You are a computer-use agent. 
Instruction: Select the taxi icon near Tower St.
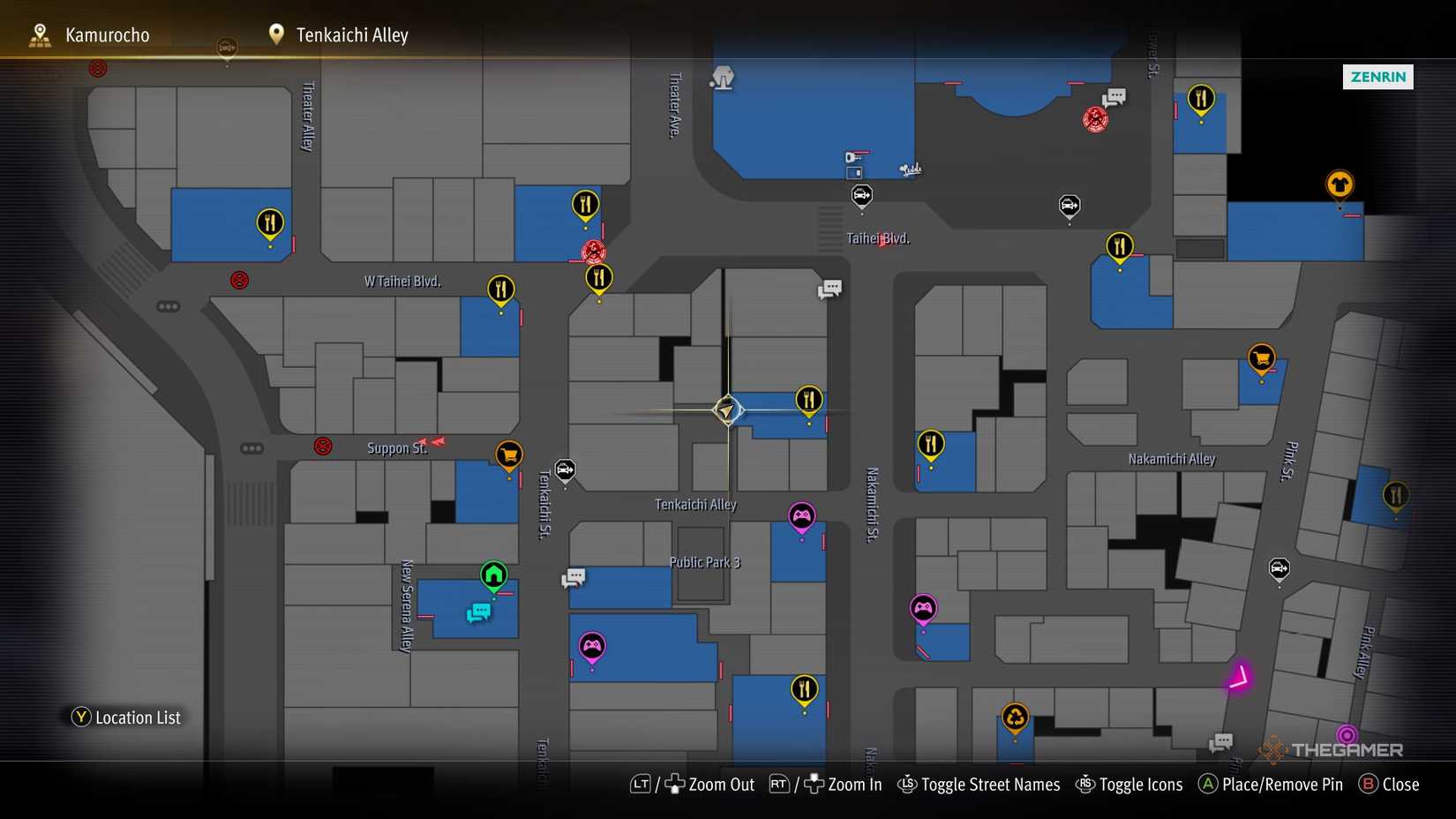point(1069,205)
